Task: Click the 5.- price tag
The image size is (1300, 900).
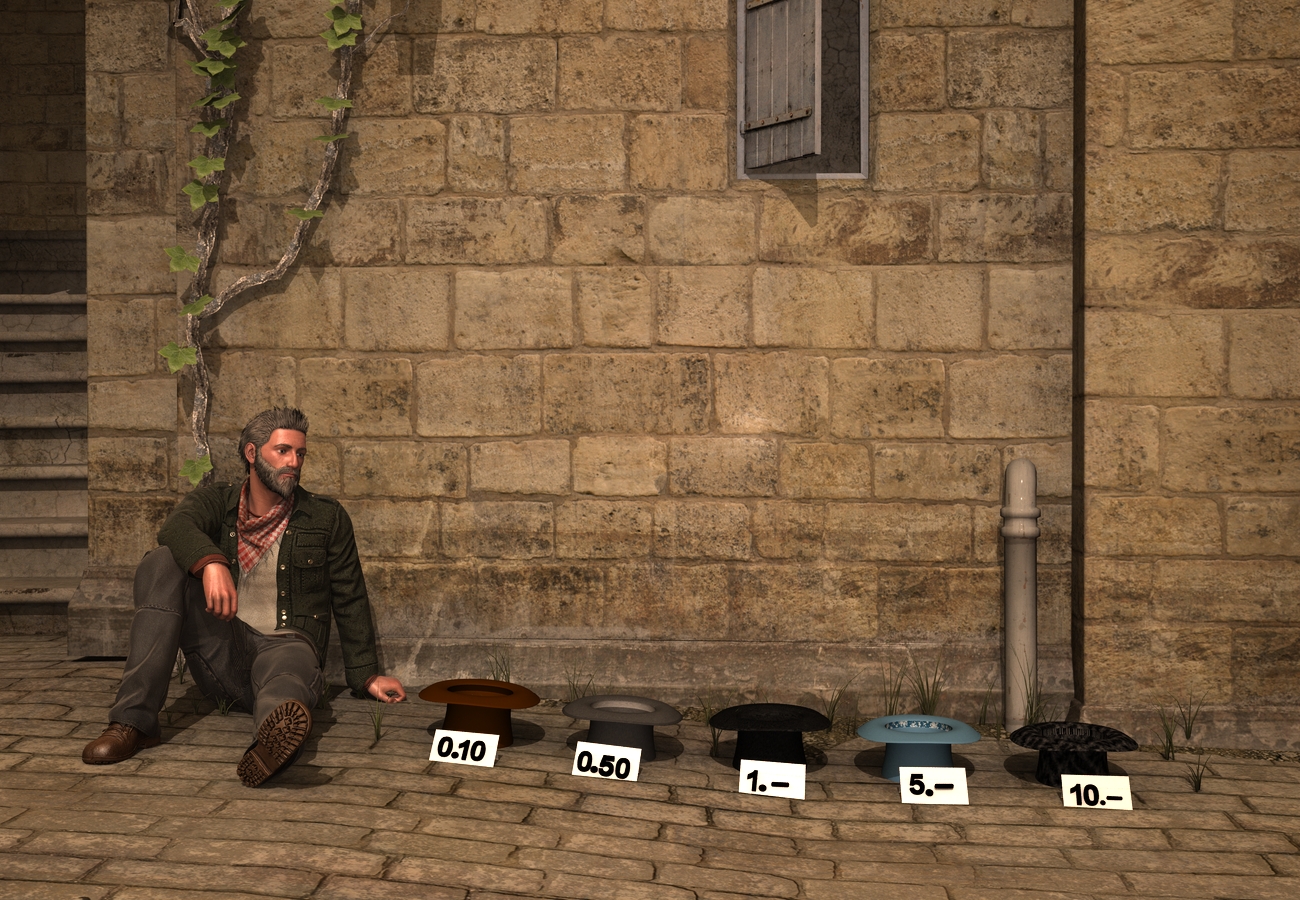Action: coord(933,785)
